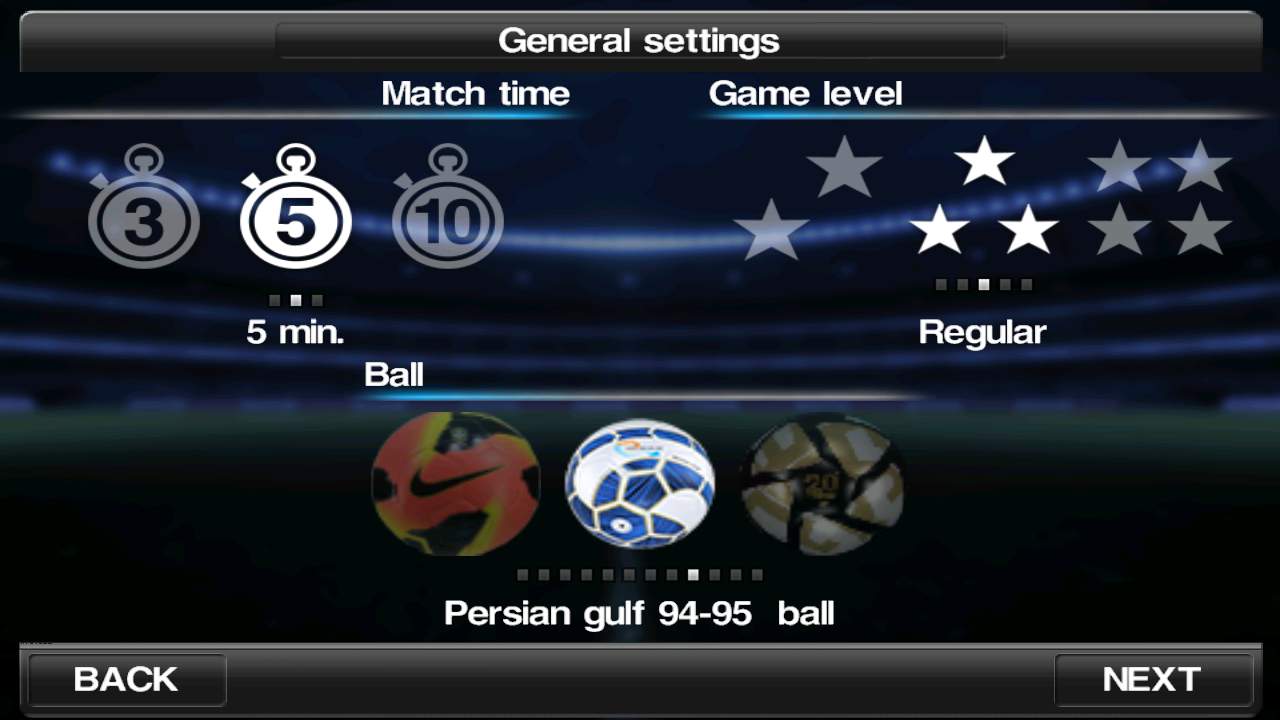The image size is (1280, 720).
Task: Pick the gold and black ball
Action: [823, 483]
